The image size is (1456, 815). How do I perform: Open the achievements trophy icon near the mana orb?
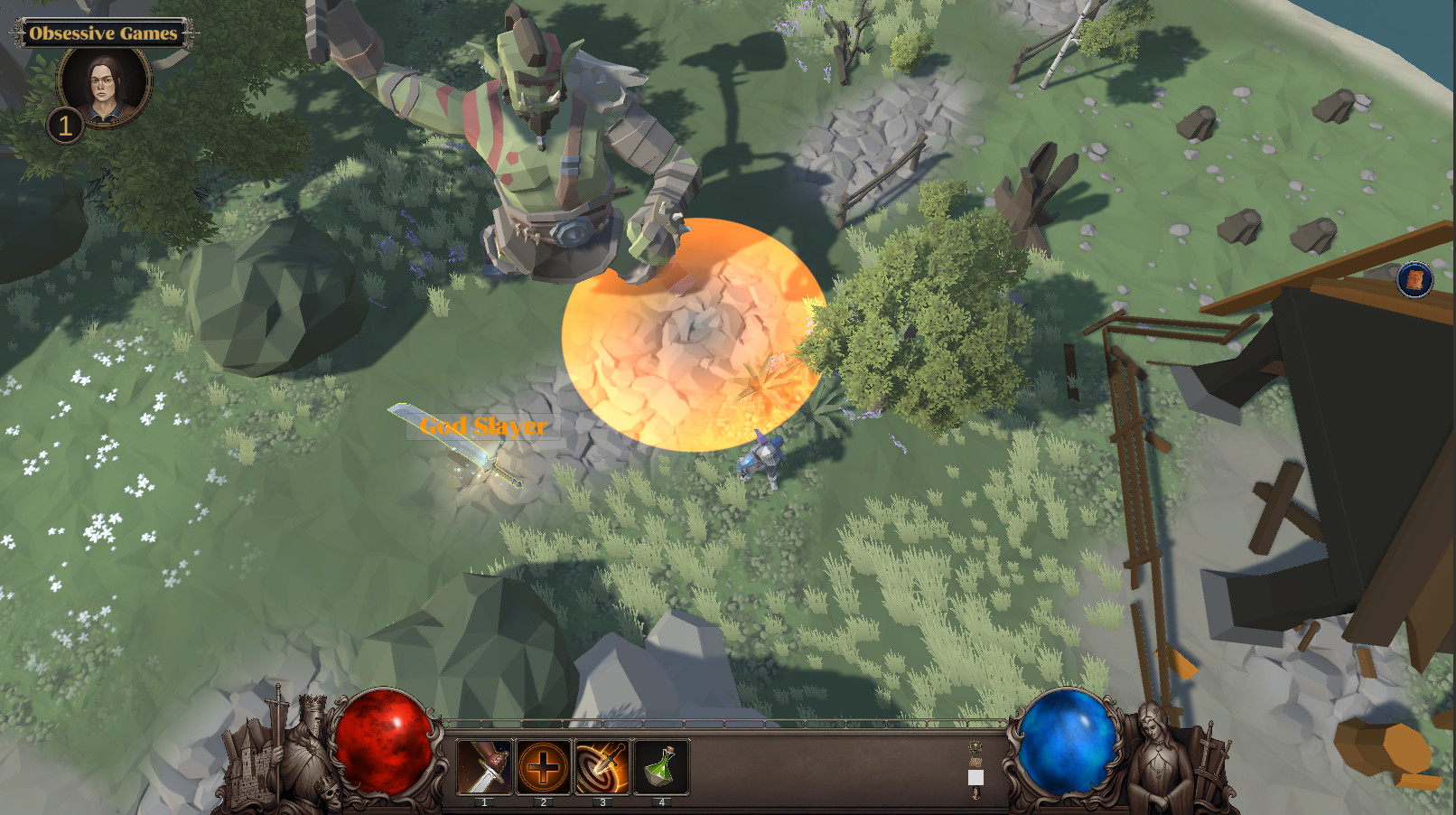[x=975, y=745]
